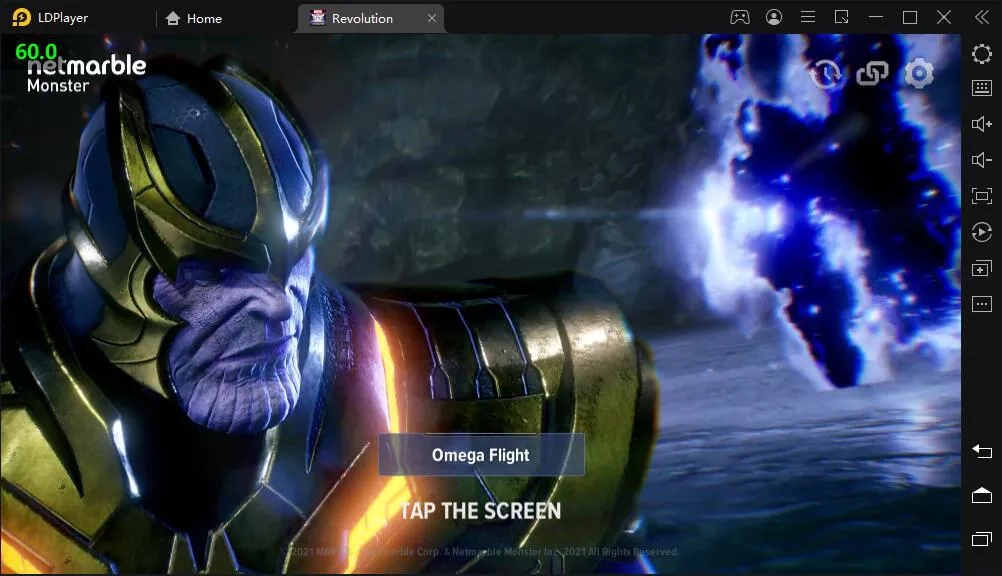
Task: Open the gear settings icon
Action: click(919, 73)
